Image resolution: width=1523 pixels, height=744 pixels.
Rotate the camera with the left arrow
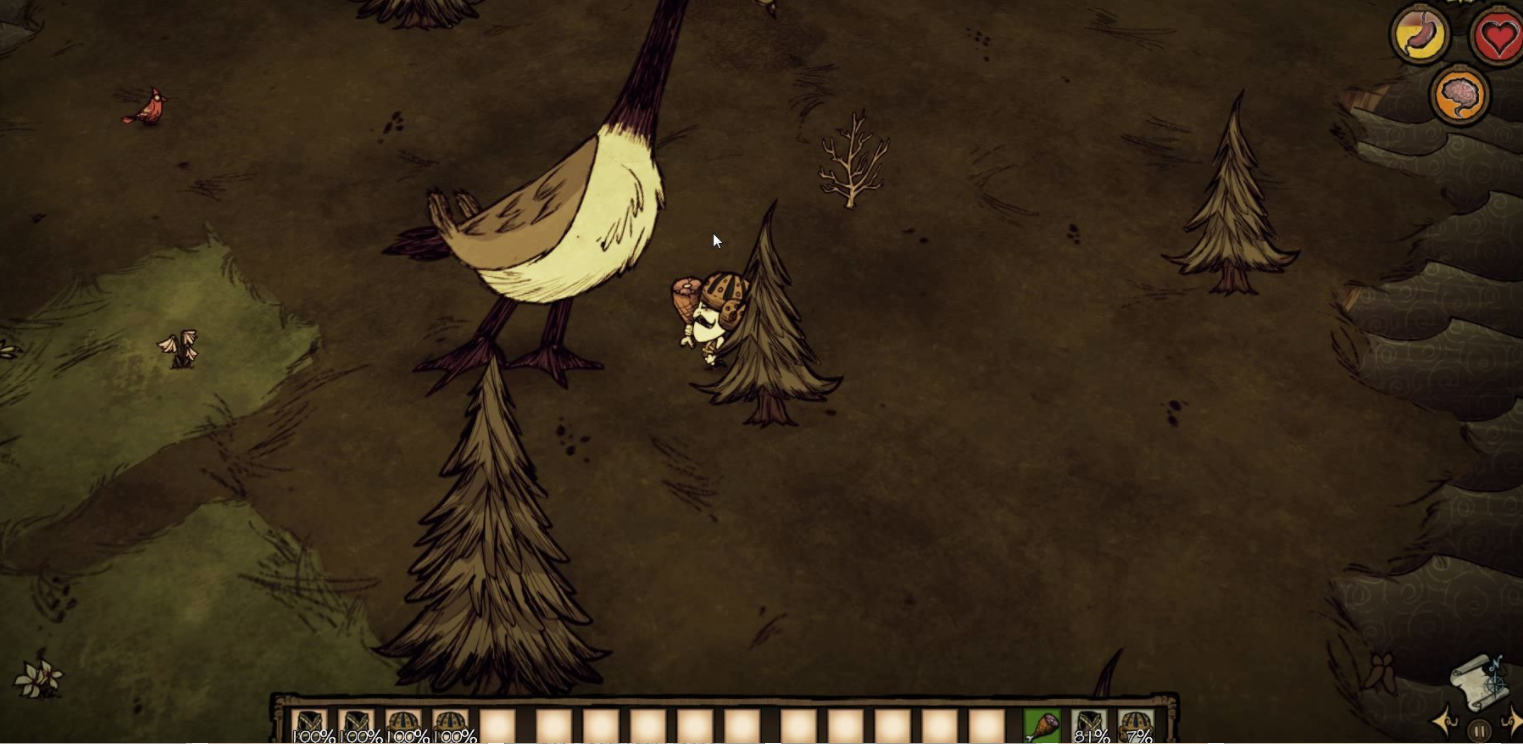coord(1444,721)
